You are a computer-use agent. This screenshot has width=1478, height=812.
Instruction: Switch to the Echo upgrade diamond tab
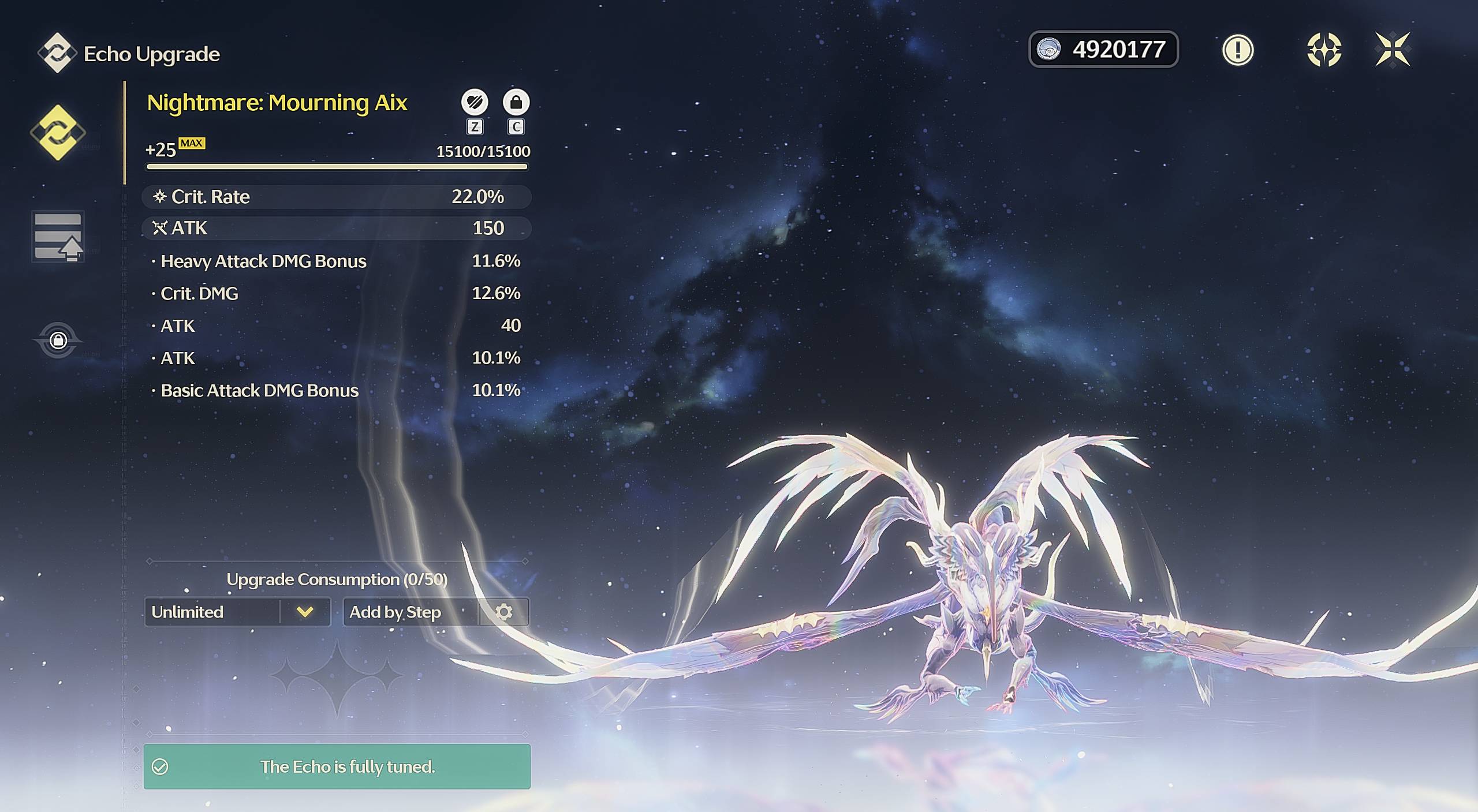pos(58,133)
